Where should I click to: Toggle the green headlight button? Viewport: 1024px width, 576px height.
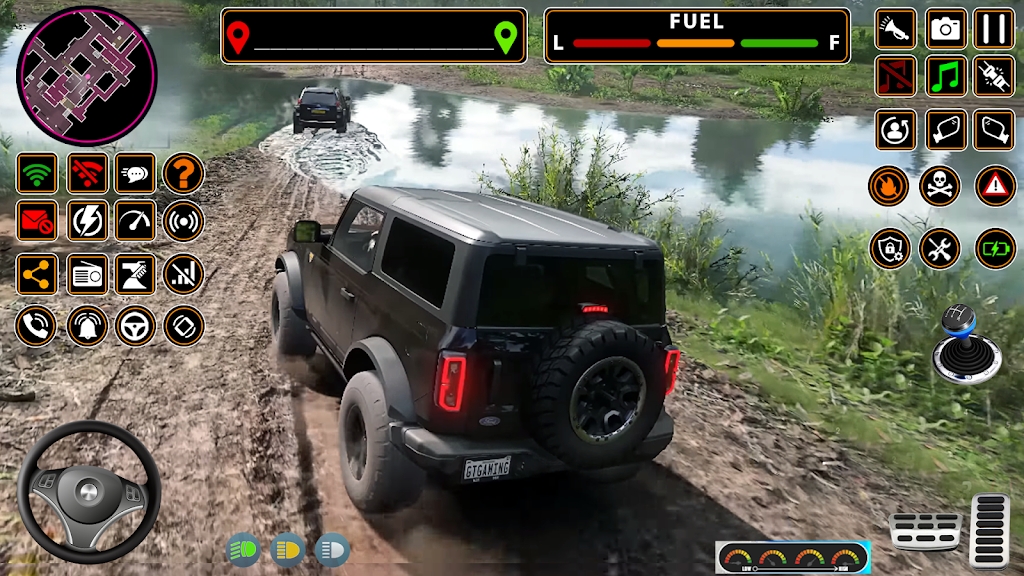(243, 549)
